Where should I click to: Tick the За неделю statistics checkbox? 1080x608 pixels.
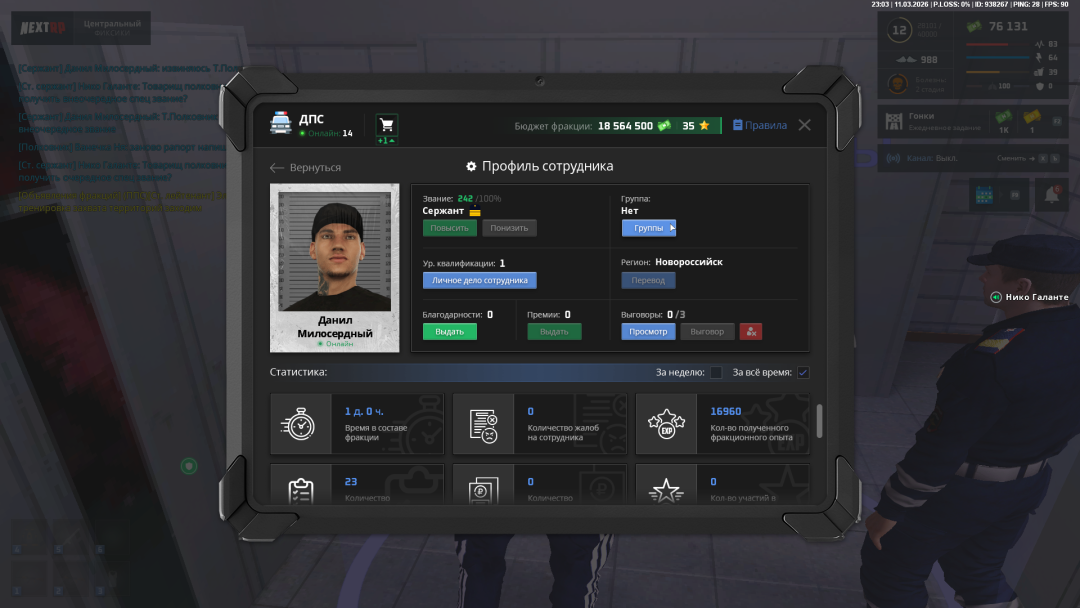[716, 373]
